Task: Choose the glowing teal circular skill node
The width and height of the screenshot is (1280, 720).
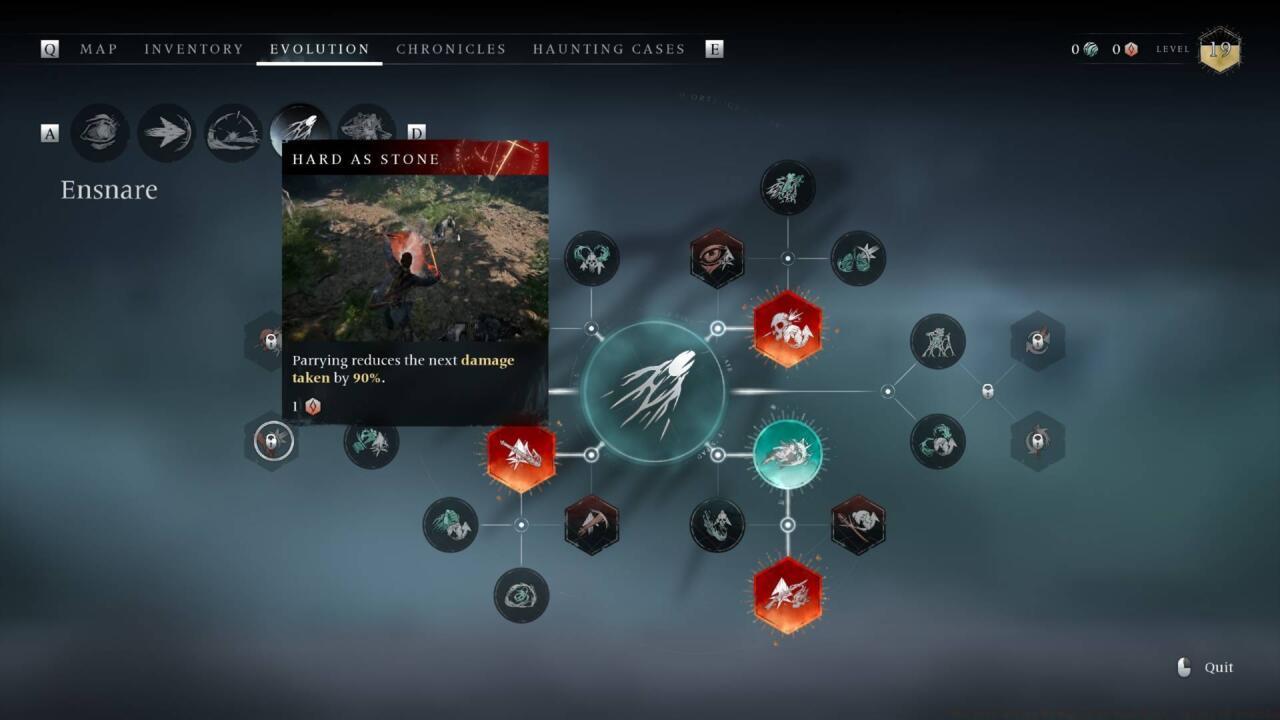Action: (x=787, y=454)
